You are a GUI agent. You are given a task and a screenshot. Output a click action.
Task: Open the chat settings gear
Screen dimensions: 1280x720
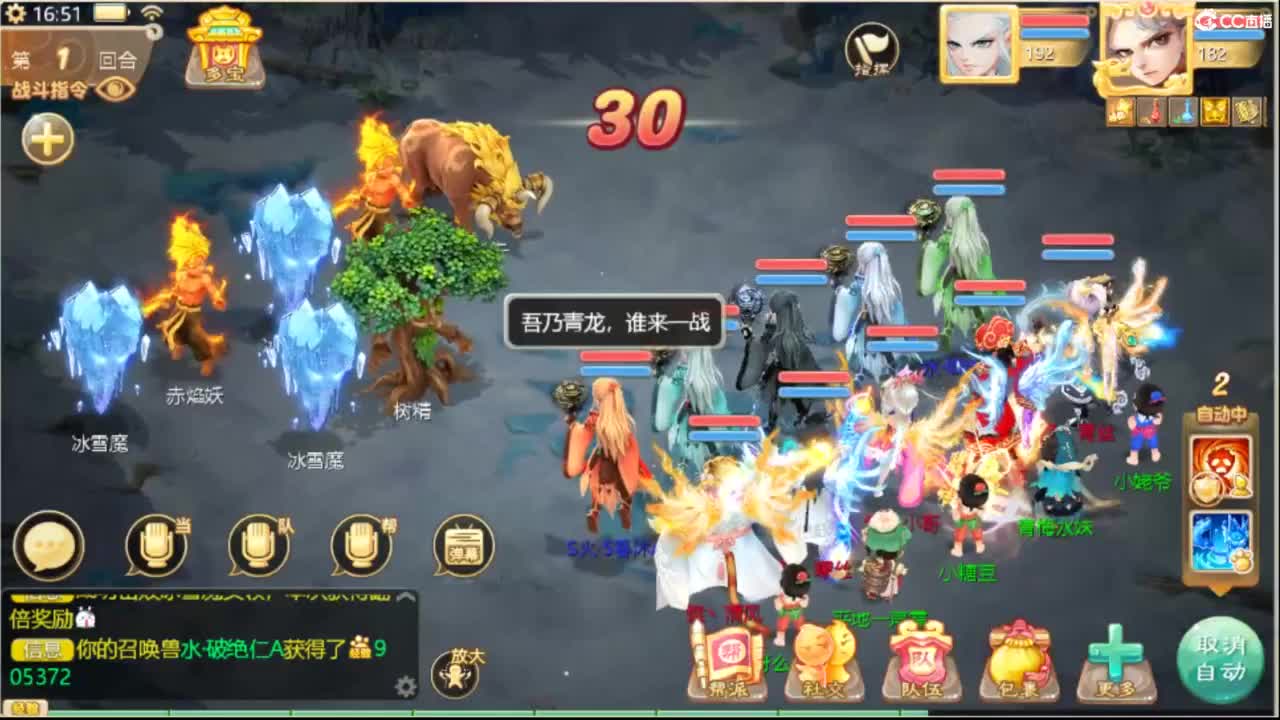click(x=406, y=686)
